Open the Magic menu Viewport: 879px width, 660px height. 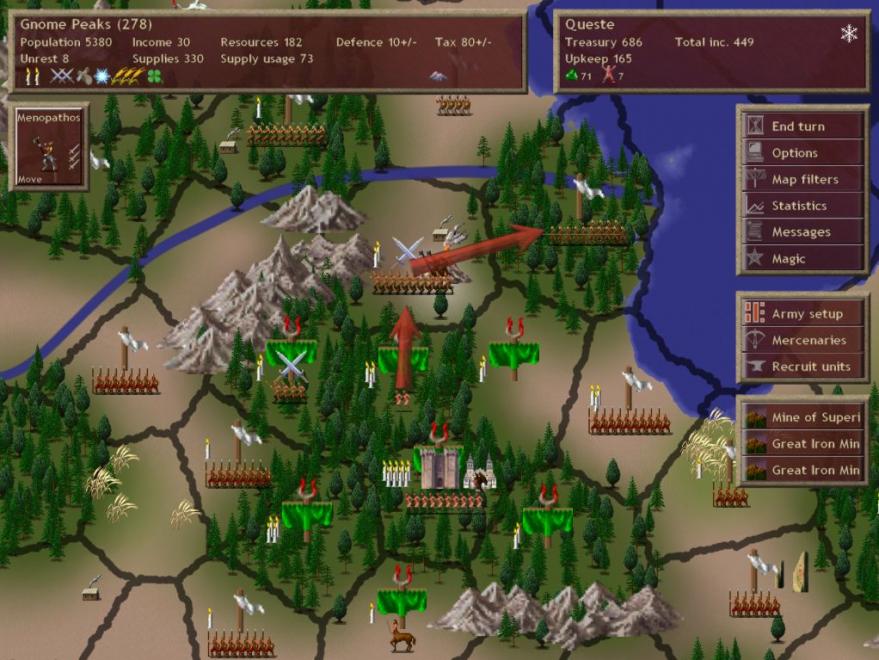[803, 259]
